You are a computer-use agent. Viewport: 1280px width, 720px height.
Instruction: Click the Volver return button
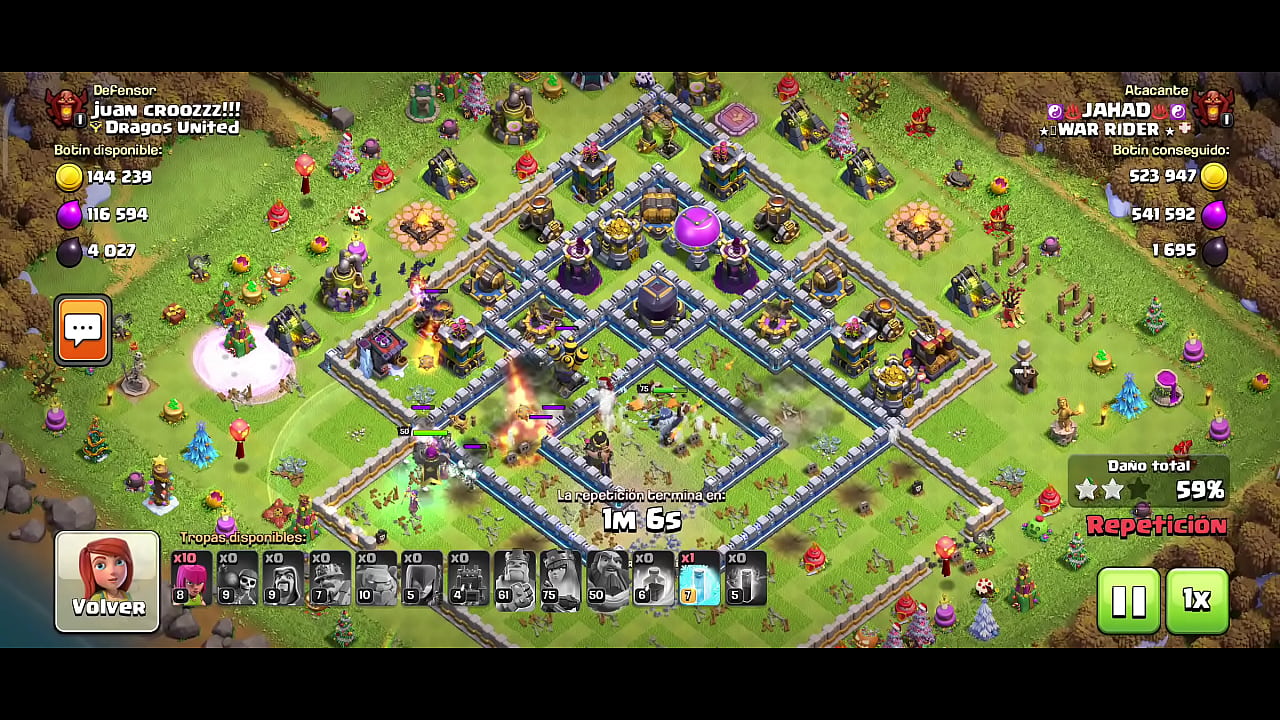(107, 581)
